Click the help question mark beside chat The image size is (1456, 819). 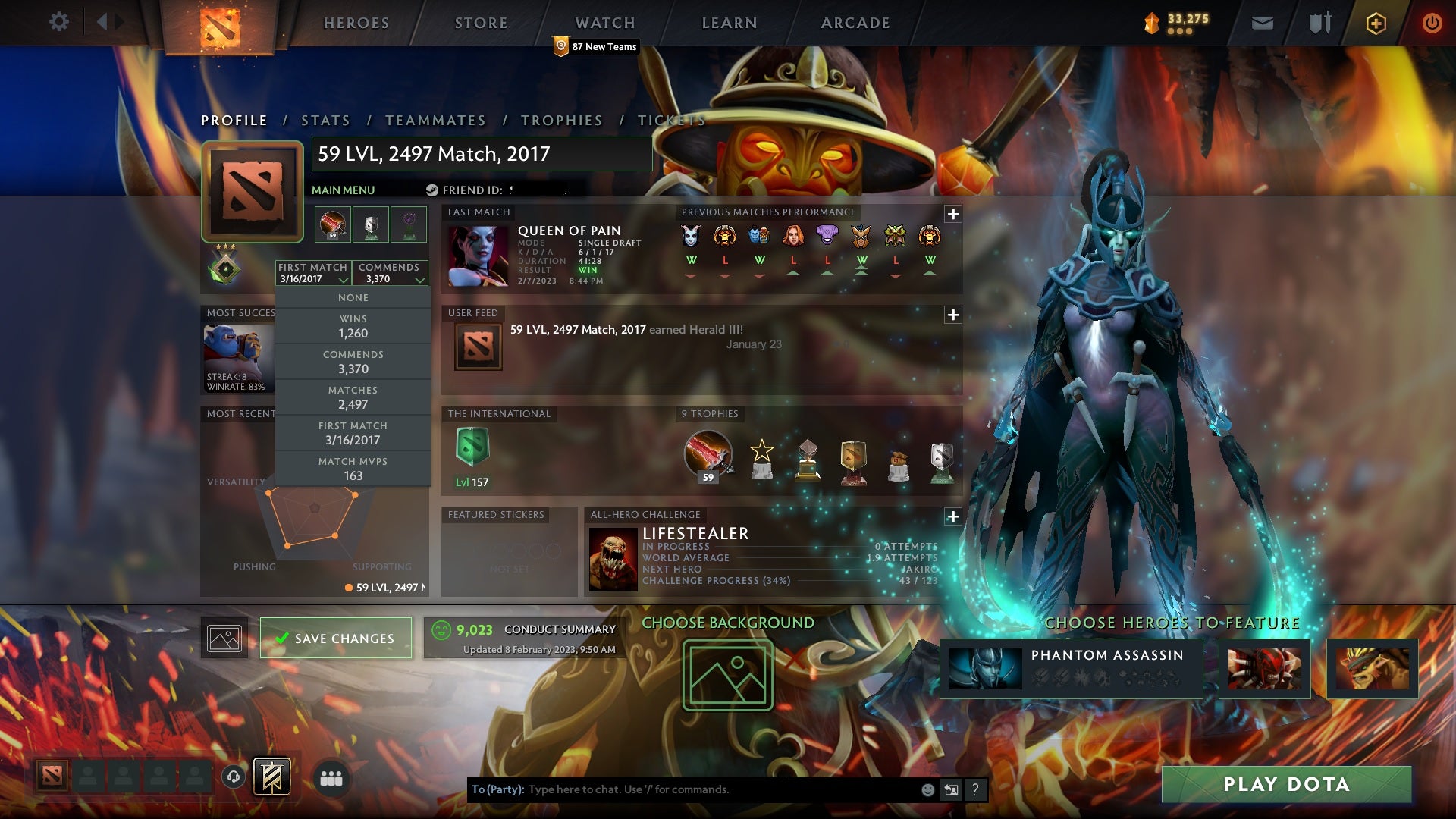(x=975, y=789)
